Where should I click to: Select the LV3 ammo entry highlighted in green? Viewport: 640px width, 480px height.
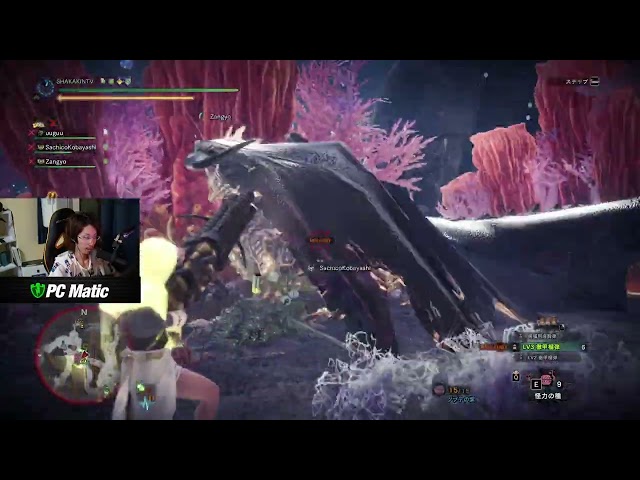tap(541, 347)
